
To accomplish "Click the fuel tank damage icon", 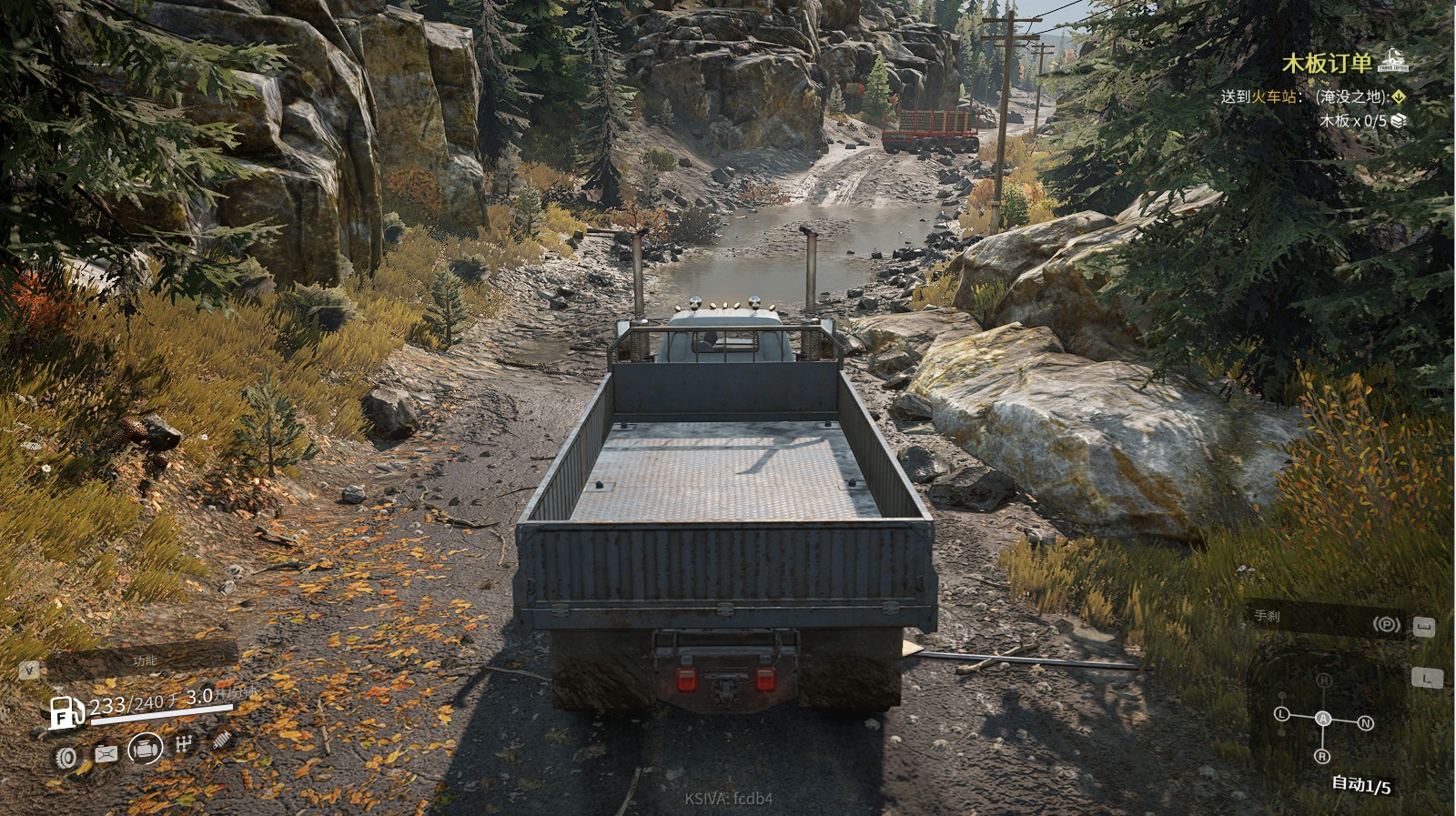I will [106, 754].
